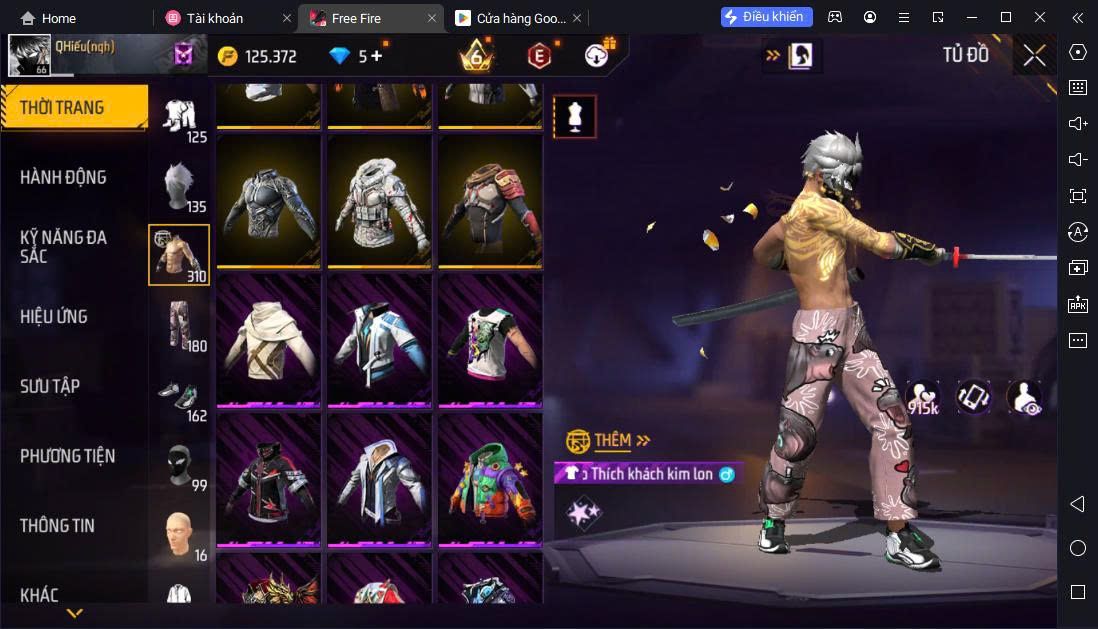
Task: Close the wardrobe with the X button
Action: pyautogui.click(x=1034, y=55)
